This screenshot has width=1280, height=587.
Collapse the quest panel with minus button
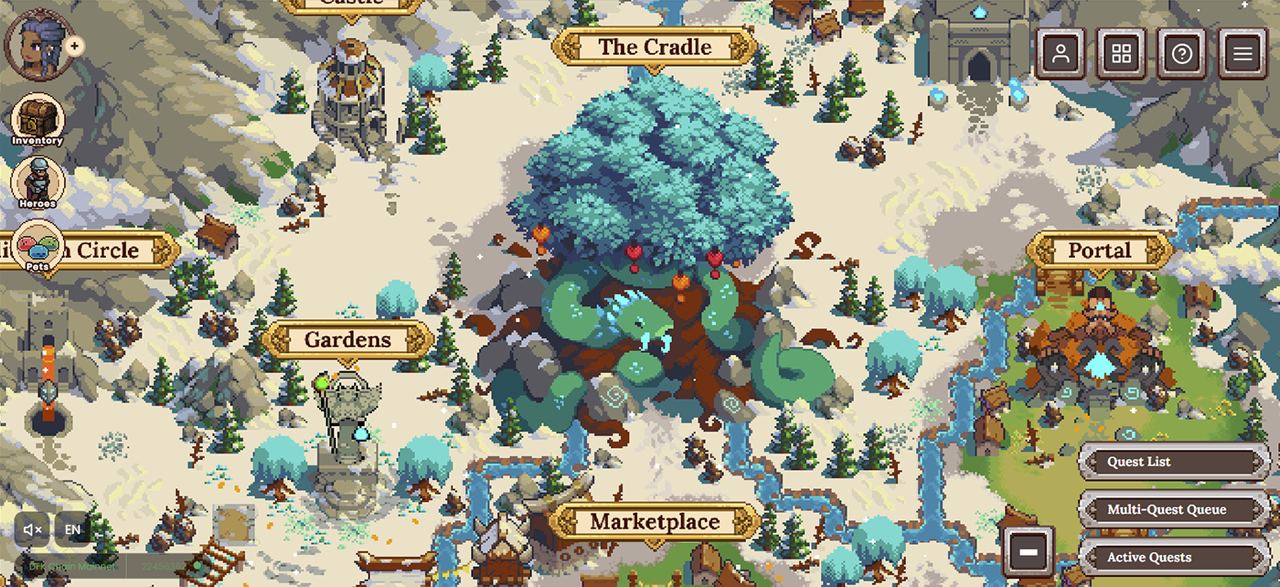1029,549
